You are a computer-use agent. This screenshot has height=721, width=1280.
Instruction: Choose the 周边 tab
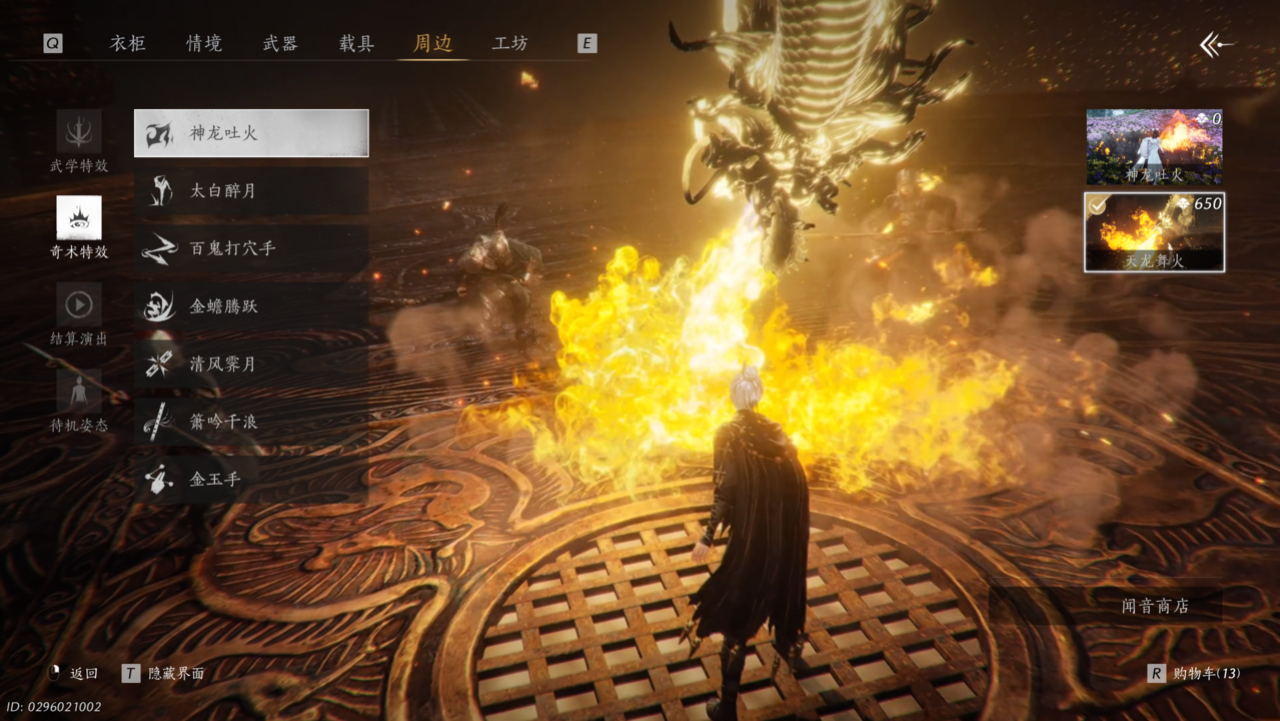pyautogui.click(x=433, y=43)
